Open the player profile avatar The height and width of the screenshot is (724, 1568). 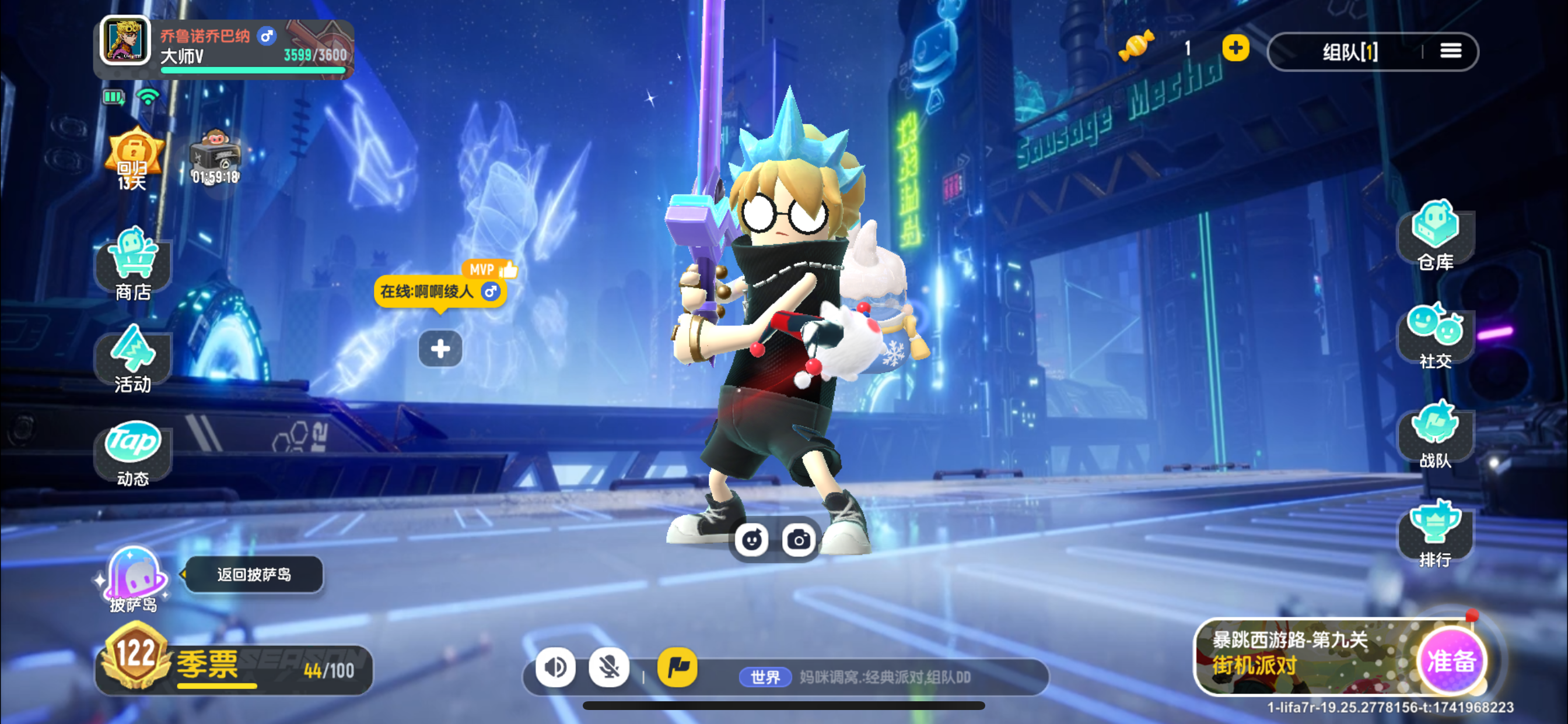pos(125,40)
